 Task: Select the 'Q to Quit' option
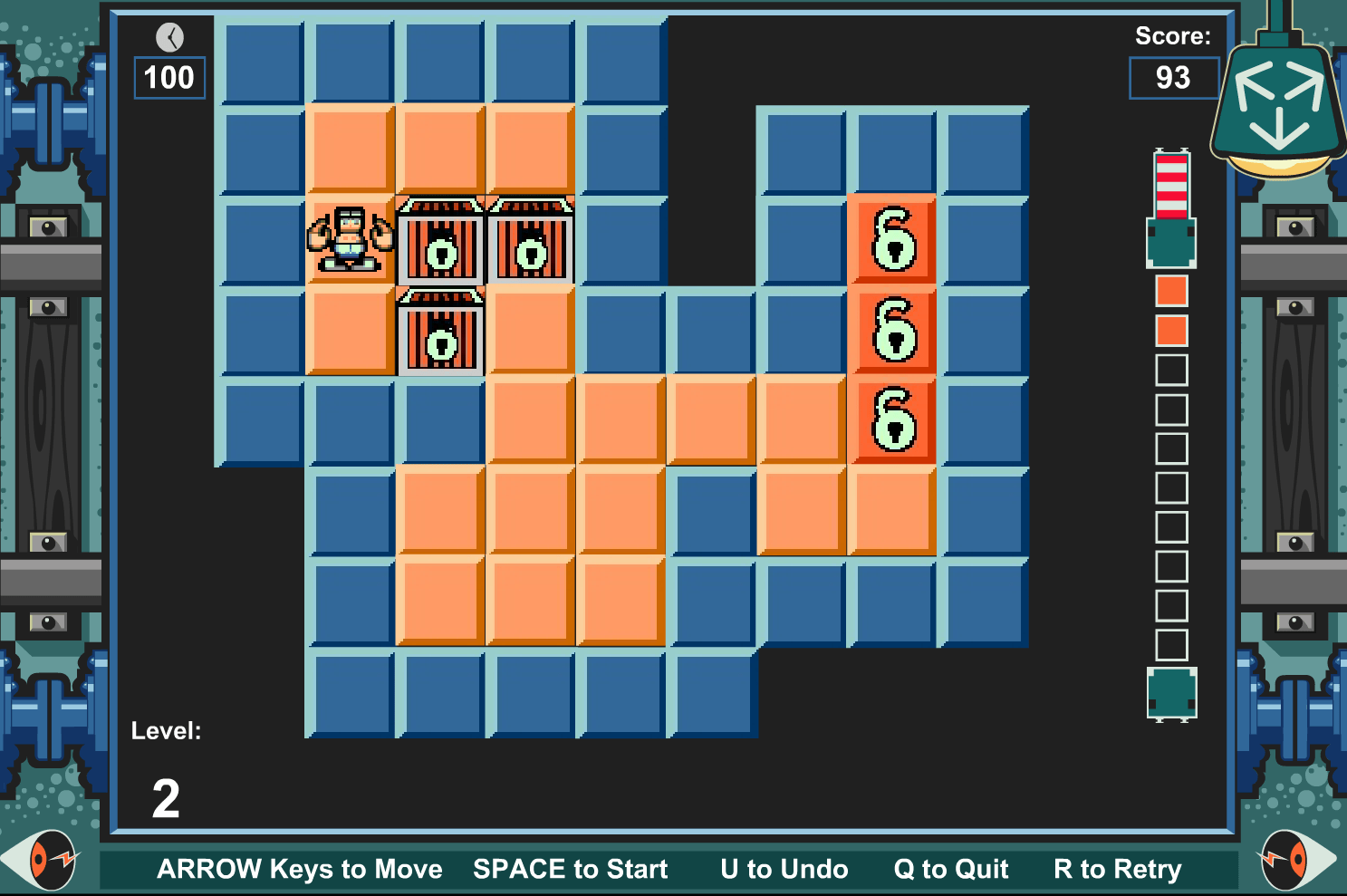coord(949,869)
